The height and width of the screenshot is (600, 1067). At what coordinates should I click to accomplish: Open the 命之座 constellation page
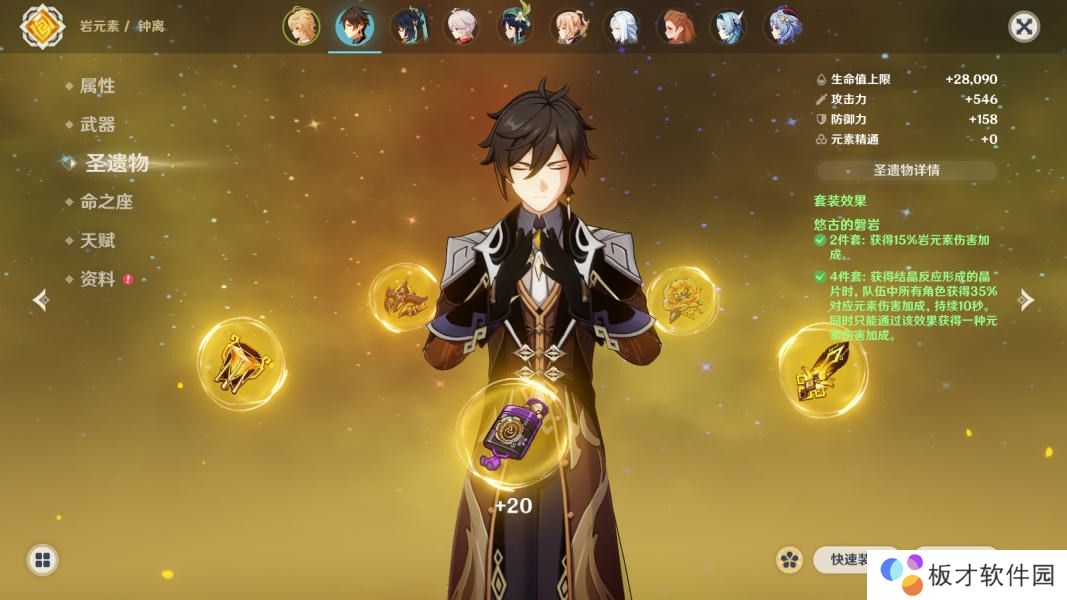coord(106,202)
